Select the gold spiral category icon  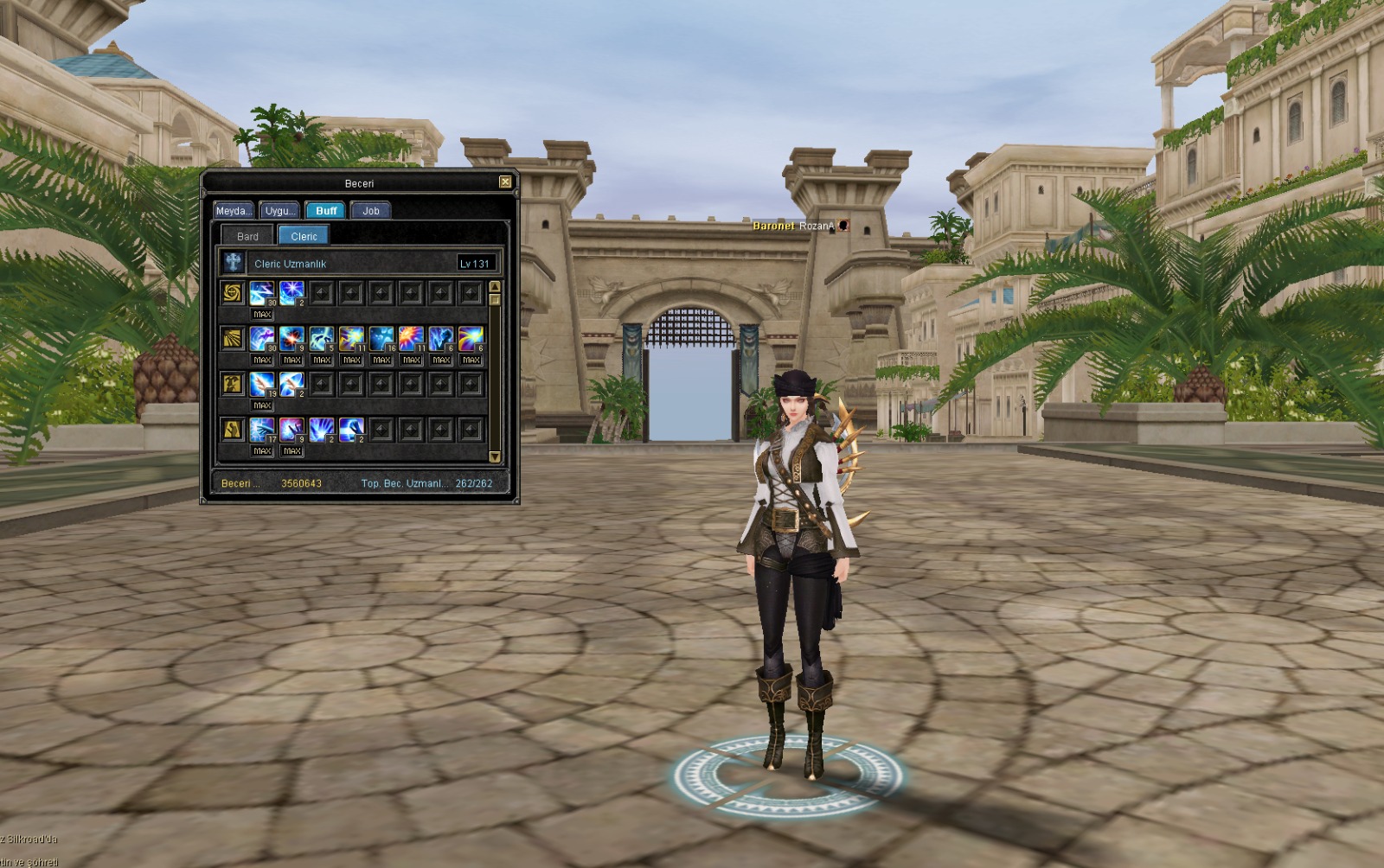(x=232, y=293)
